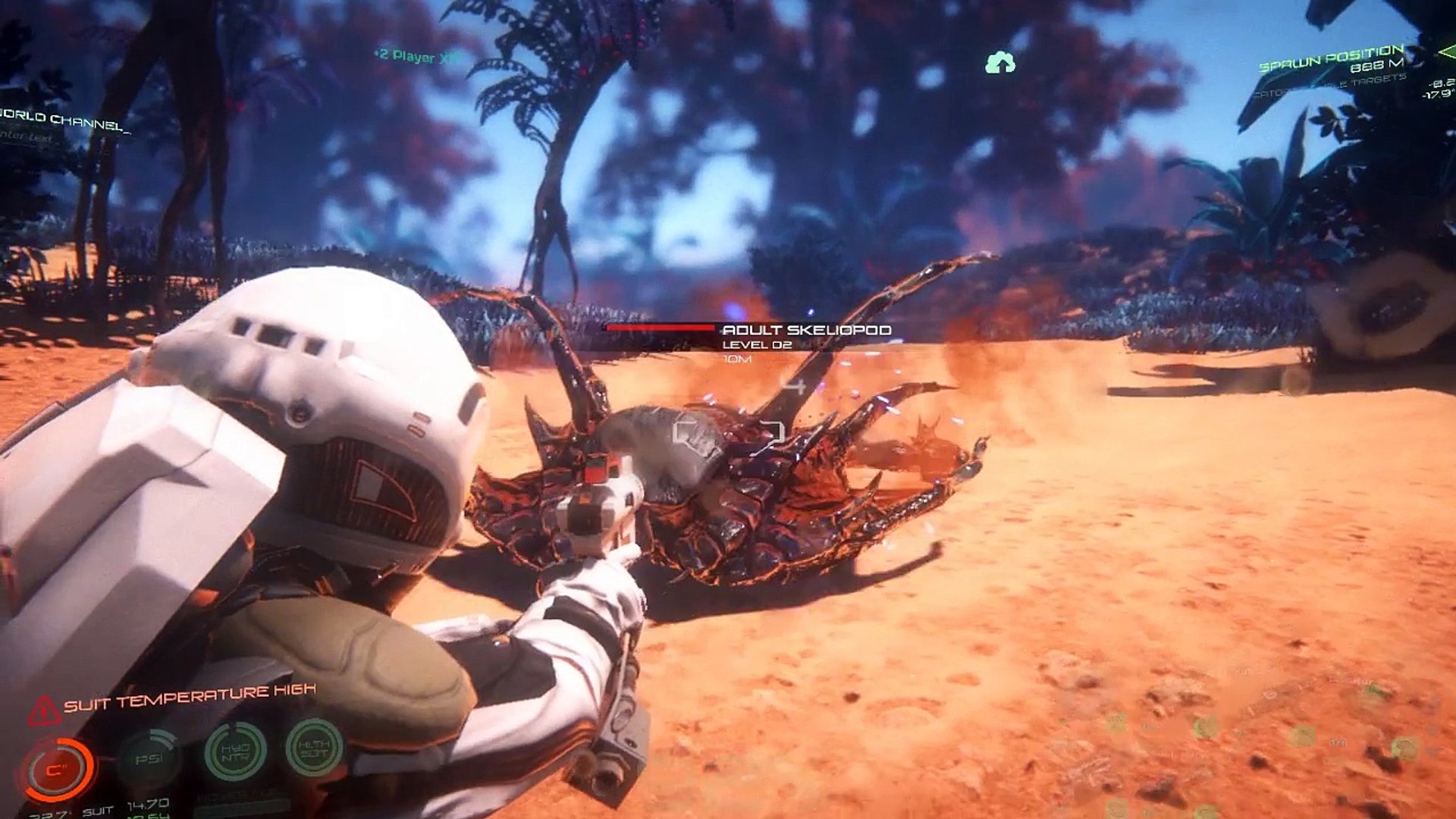Image resolution: width=1456 pixels, height=819 pixels.
Task: Select the Spawn Position waypoint label
Action: (x=1331, y=58)
